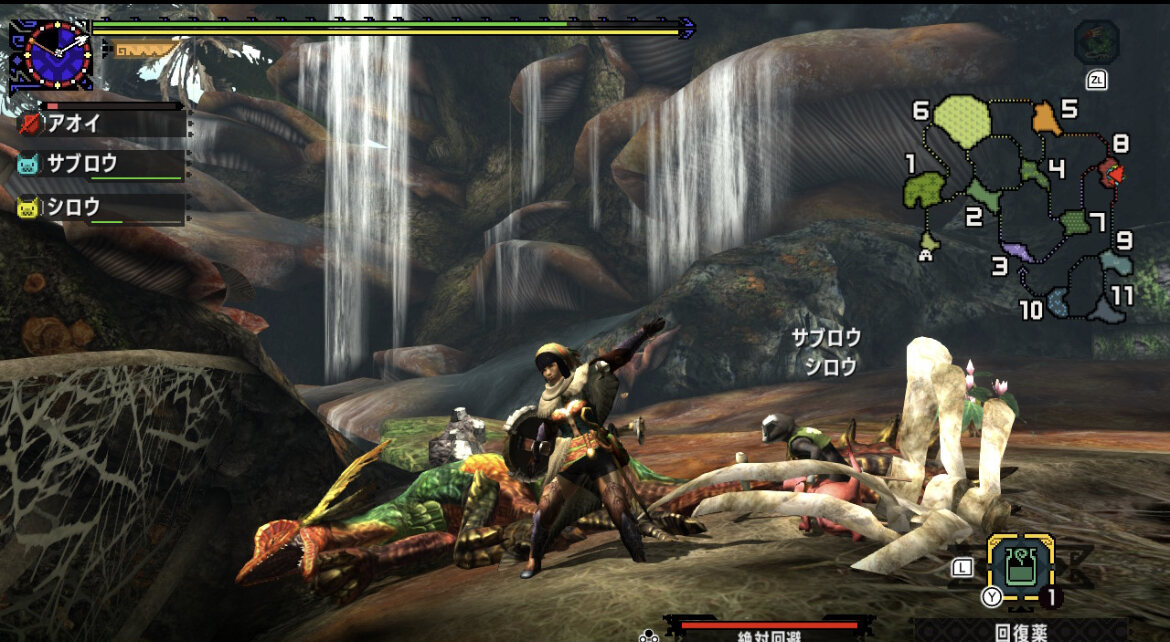Select the orange area 5 on the minimap
Viewport: 1170px width, 642px height.
1046,118
